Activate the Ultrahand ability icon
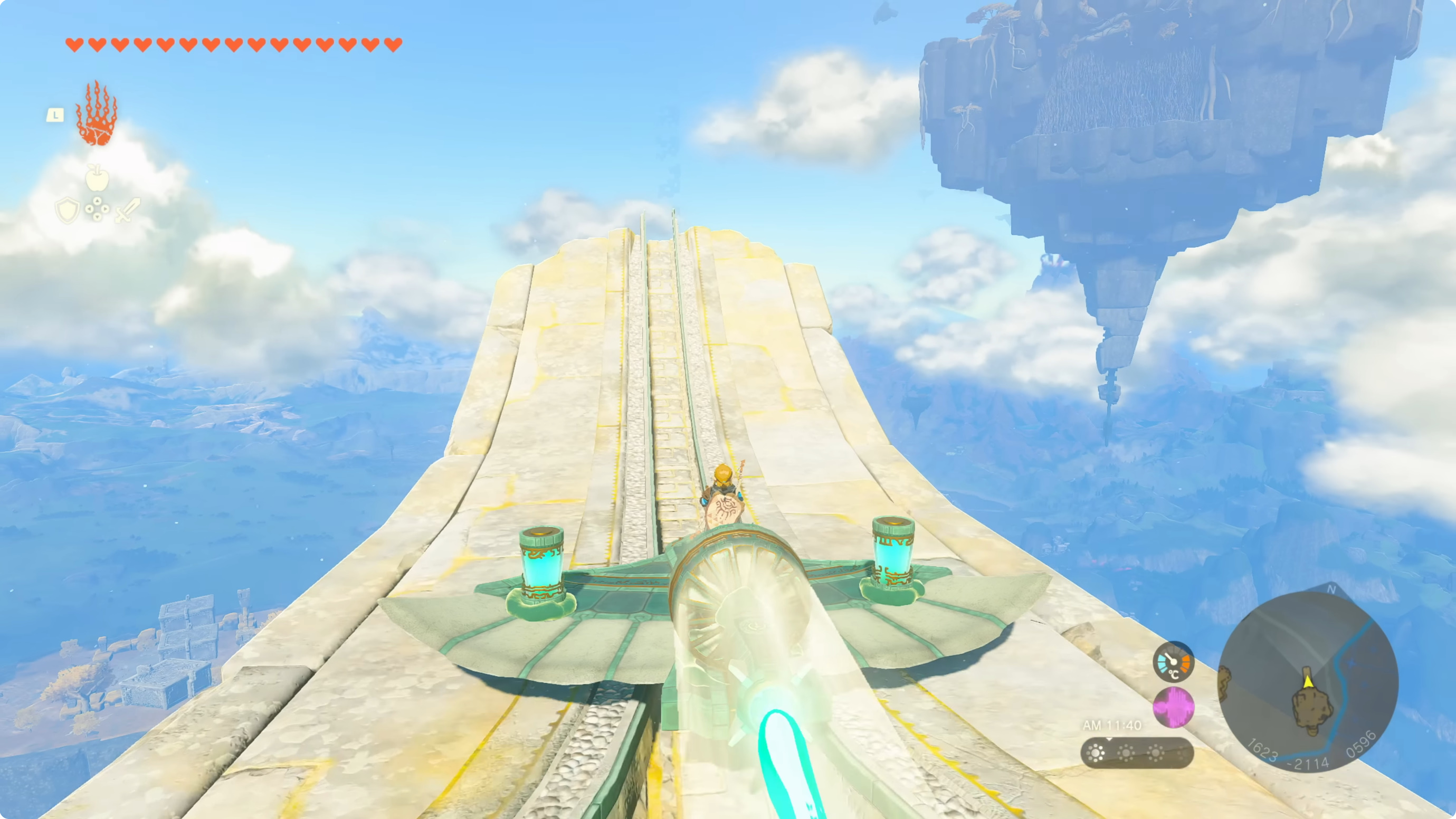The width and height of the screenshot is (1456, 819). 97,114
